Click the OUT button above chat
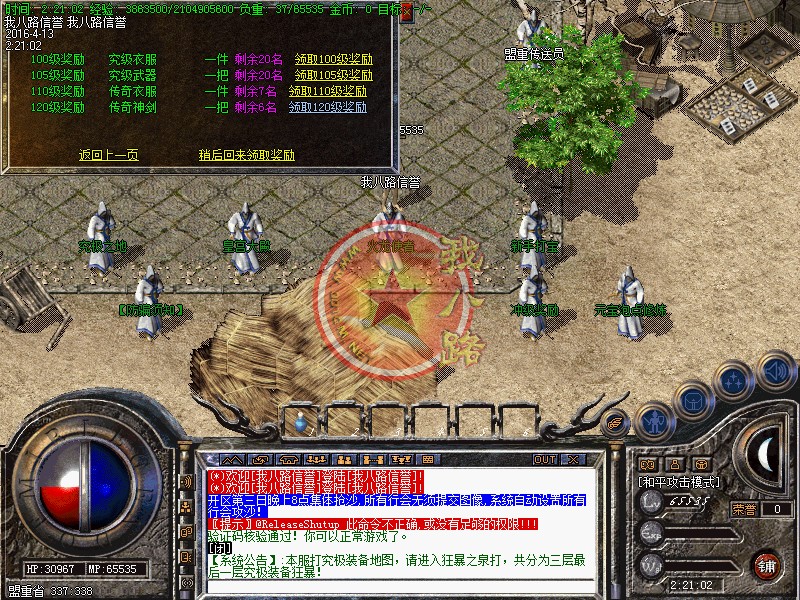 545,459
